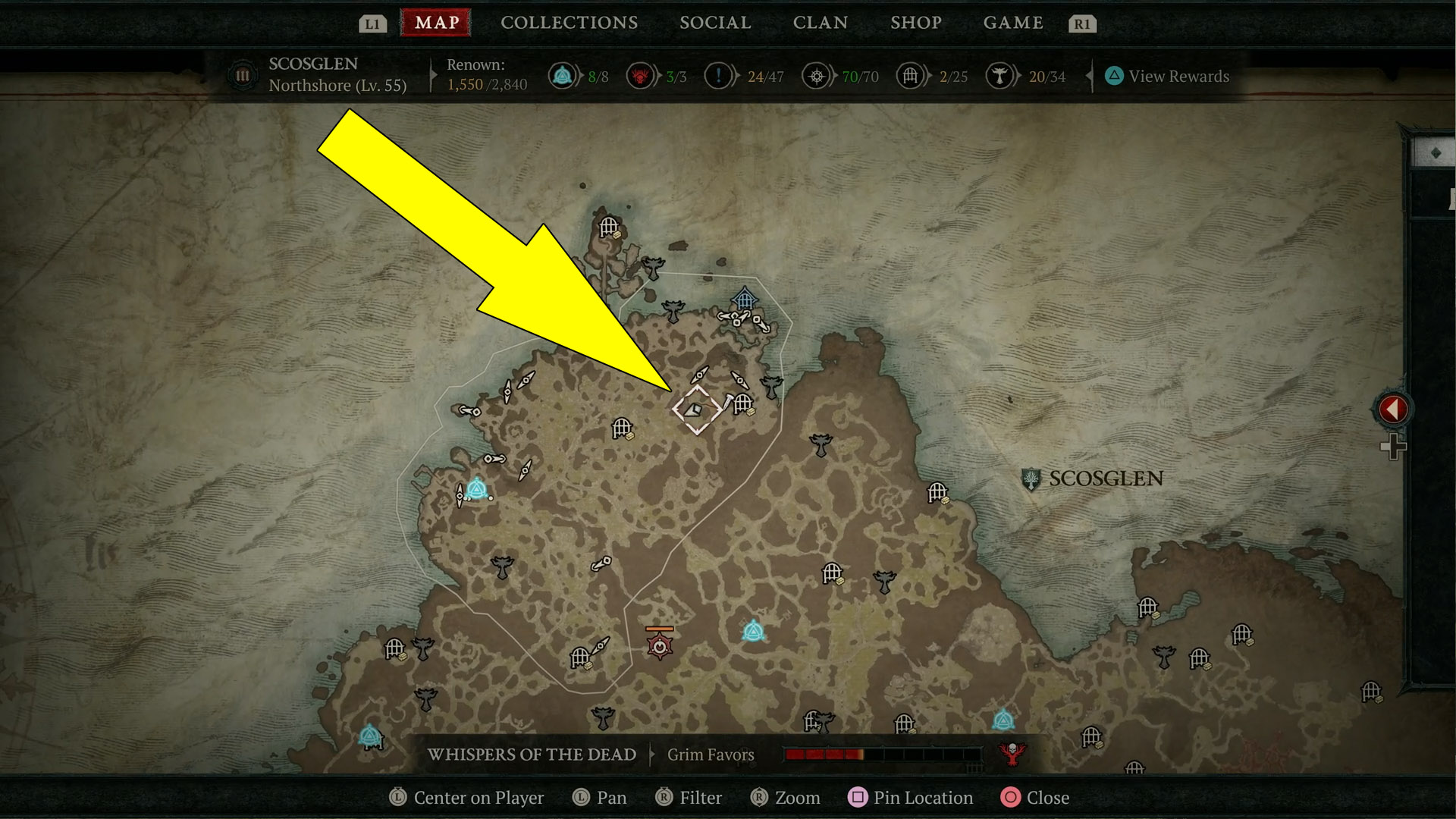Click the Grim Favors progress bar
The height and width of the screenshot is (819, 1456).
(x=883, y=755)
